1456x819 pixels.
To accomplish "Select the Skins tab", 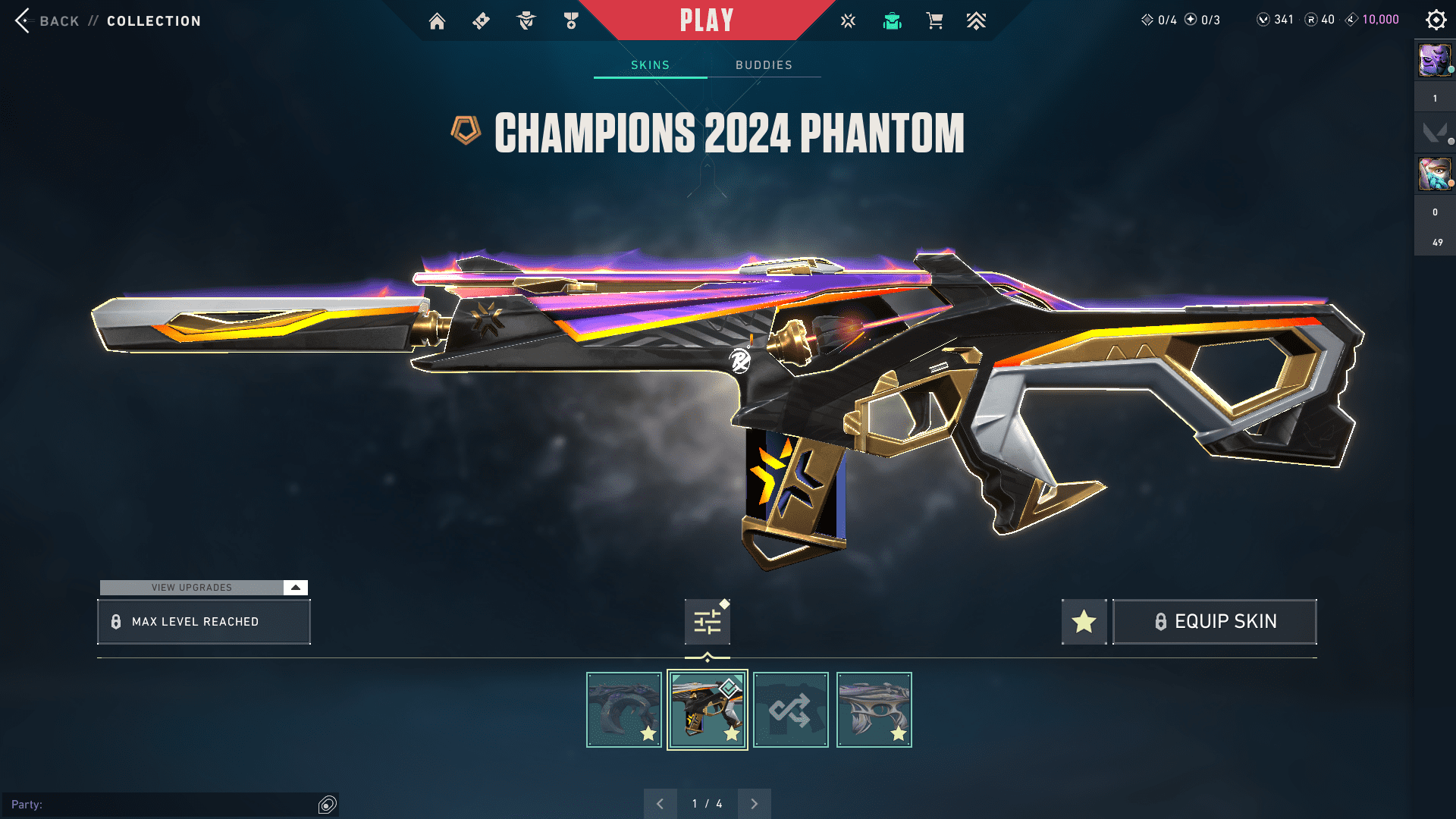I will [650, 65].
